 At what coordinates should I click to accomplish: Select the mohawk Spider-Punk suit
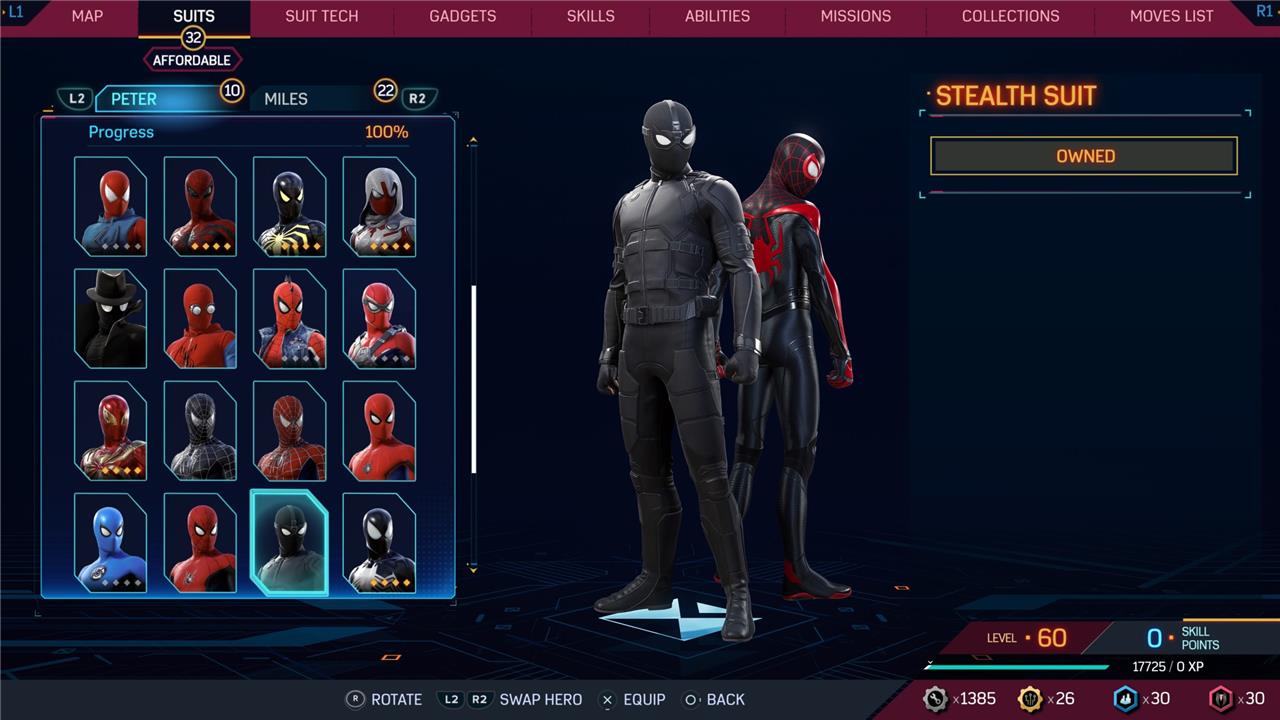289,318
